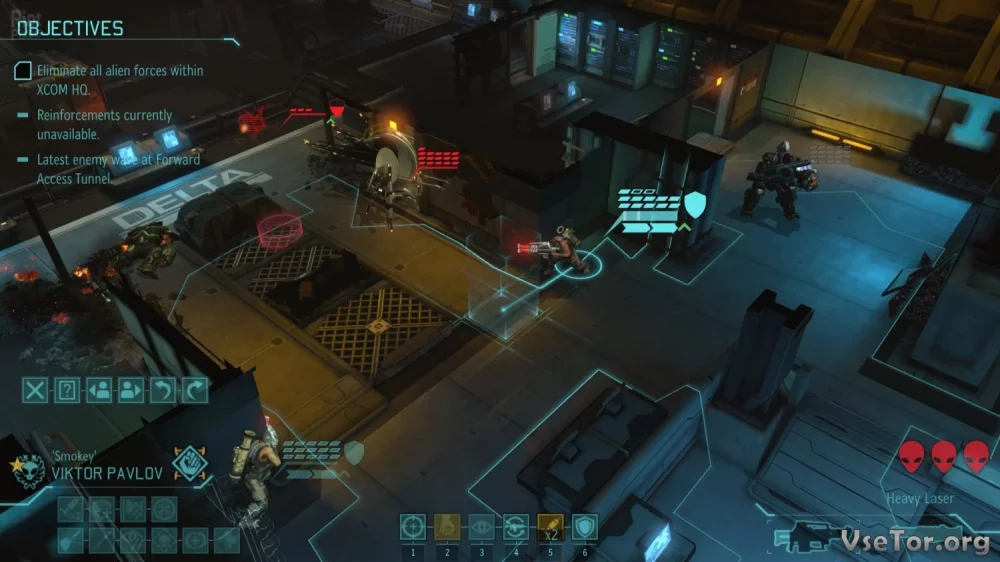Screen dimensions: 1000x562
Task: Activate the Overwatch eye ability
Action: pos(482,527)
